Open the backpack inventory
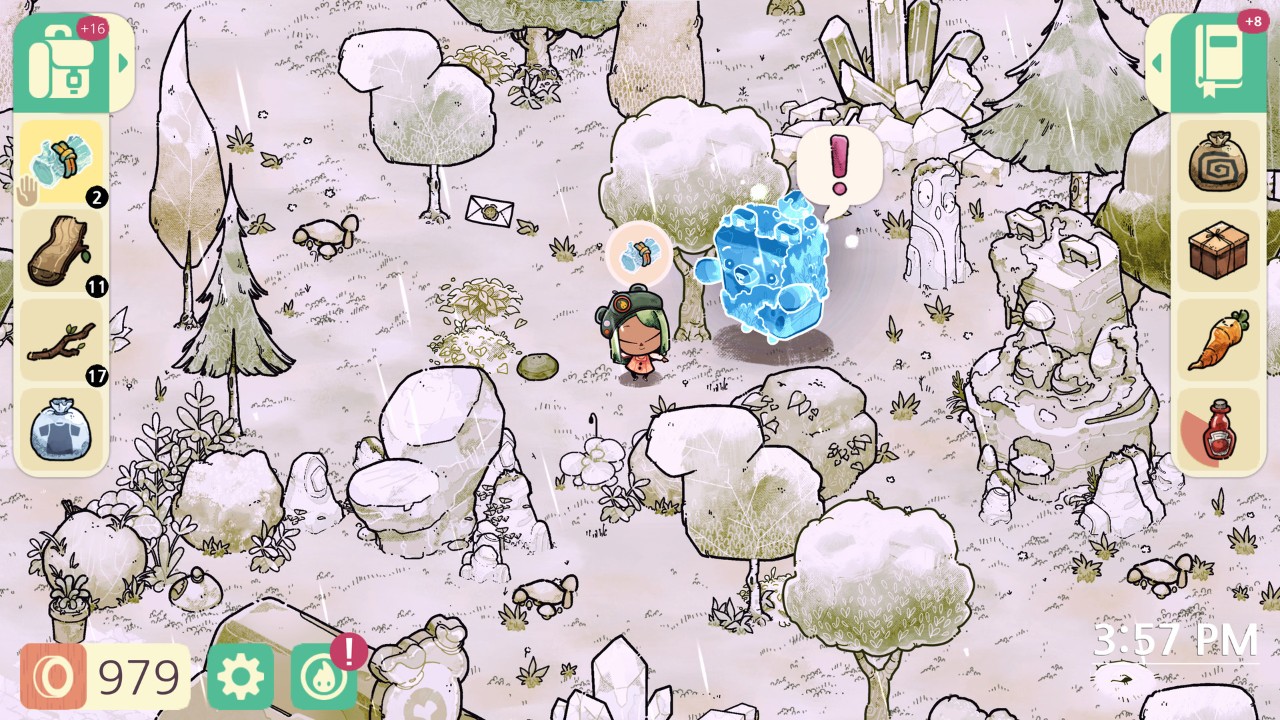The width and height of the screenshot is (1280, 720). point(62,60)
